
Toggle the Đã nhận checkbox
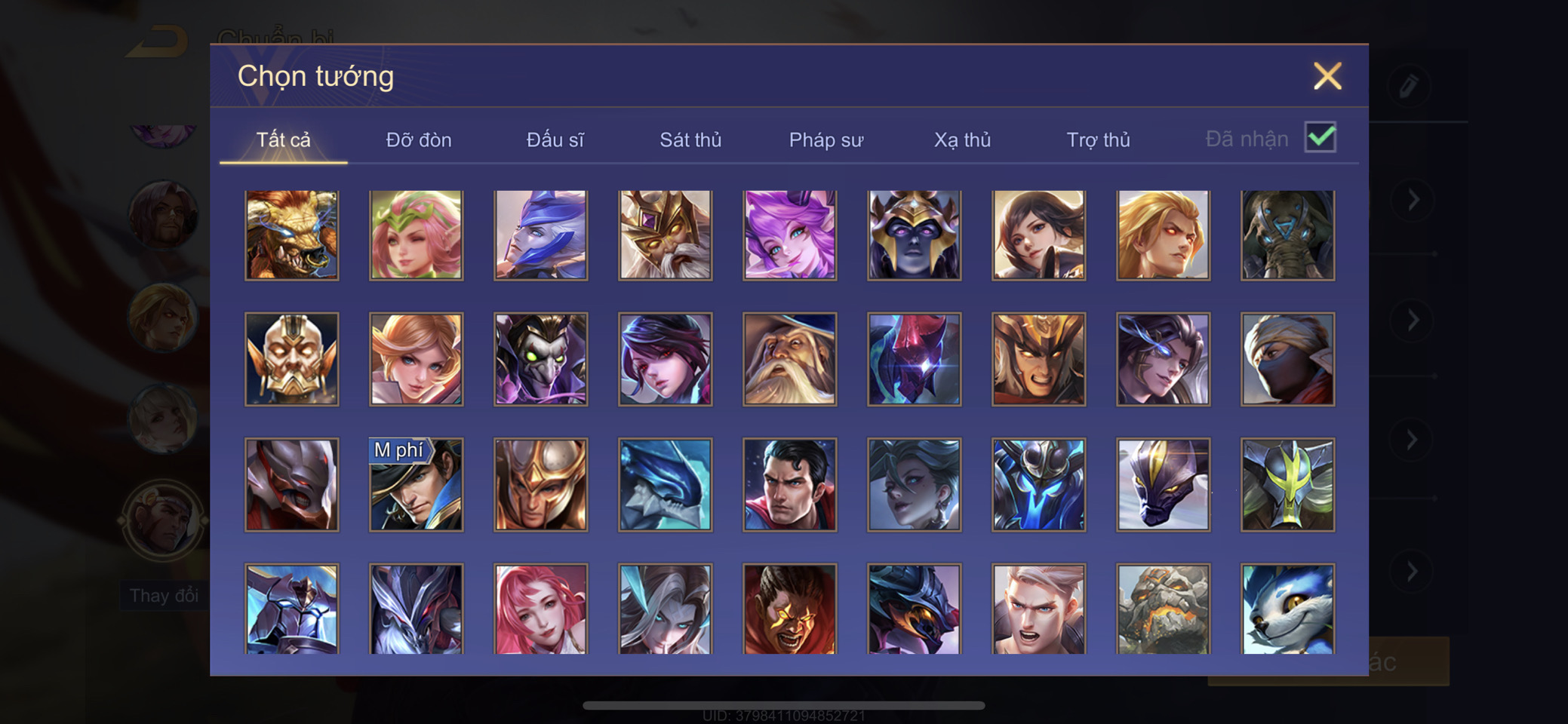[1320, 138]
